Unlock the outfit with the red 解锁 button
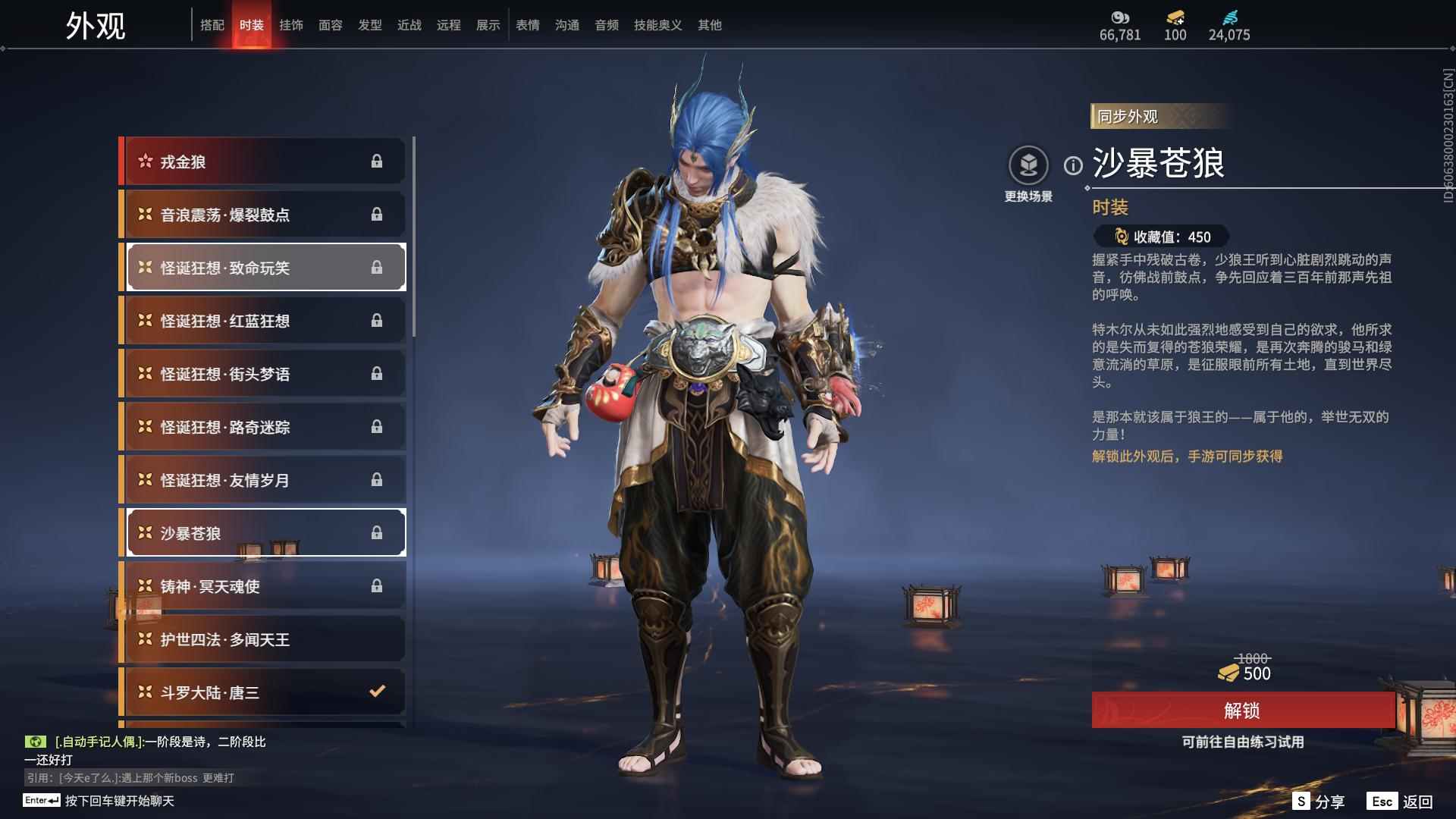1456x819 pixels. 1242,711
